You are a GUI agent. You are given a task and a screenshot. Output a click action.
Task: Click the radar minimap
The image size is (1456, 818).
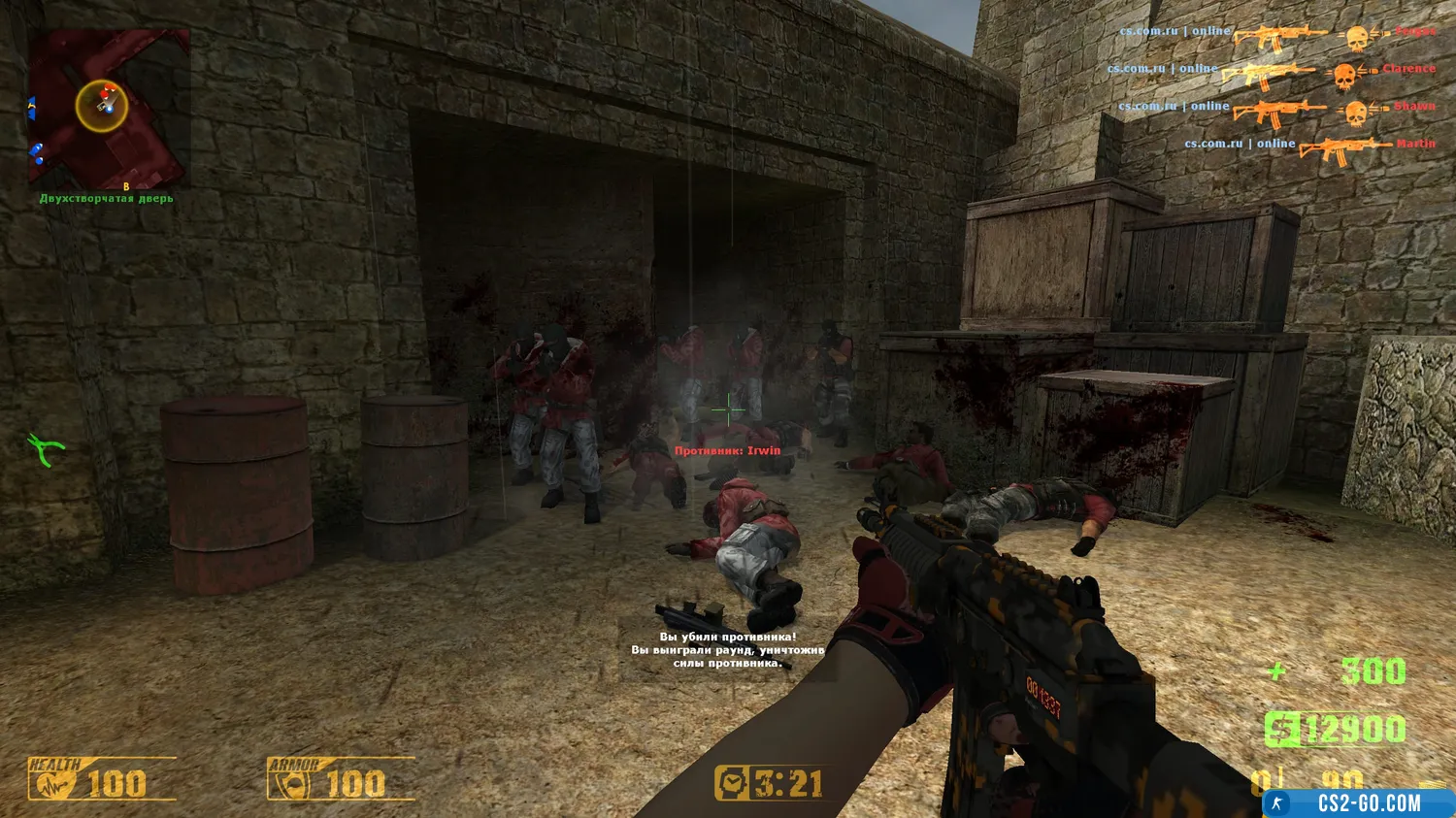(108, 109)
